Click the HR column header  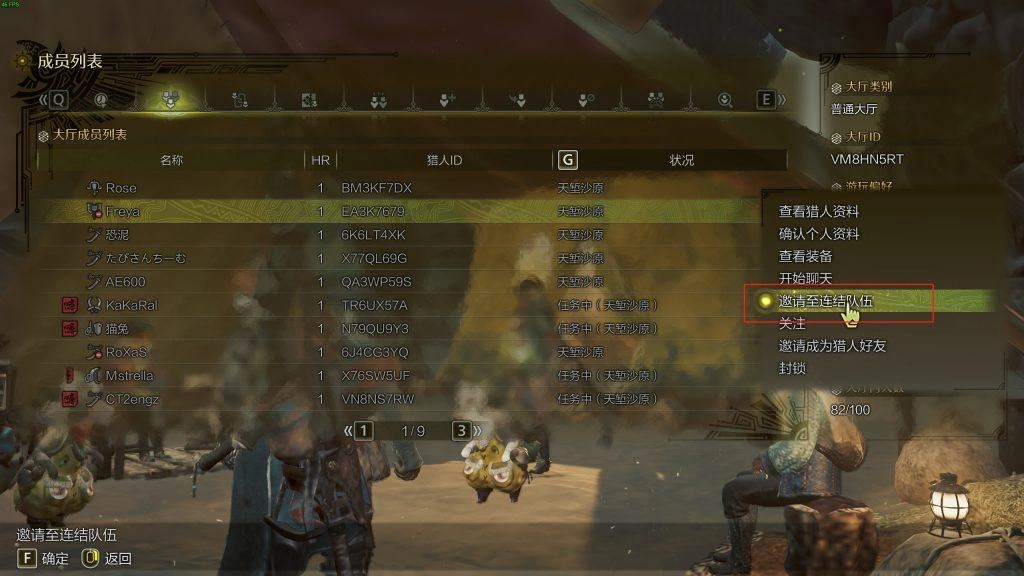pyautogui.click(x=320, y=160)
